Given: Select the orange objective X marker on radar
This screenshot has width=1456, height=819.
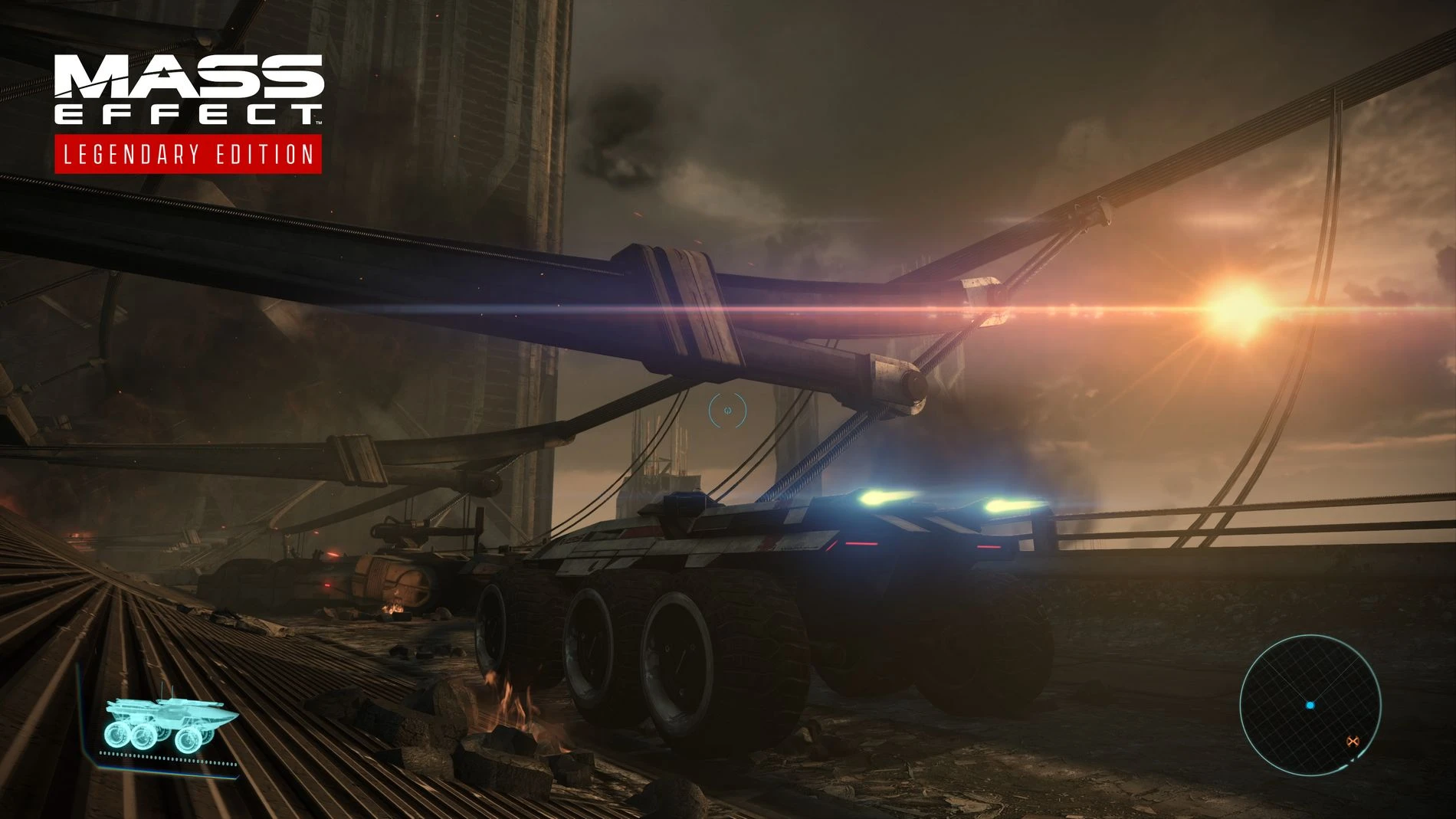Looking at the screenshot, I should coord(1353,741).
